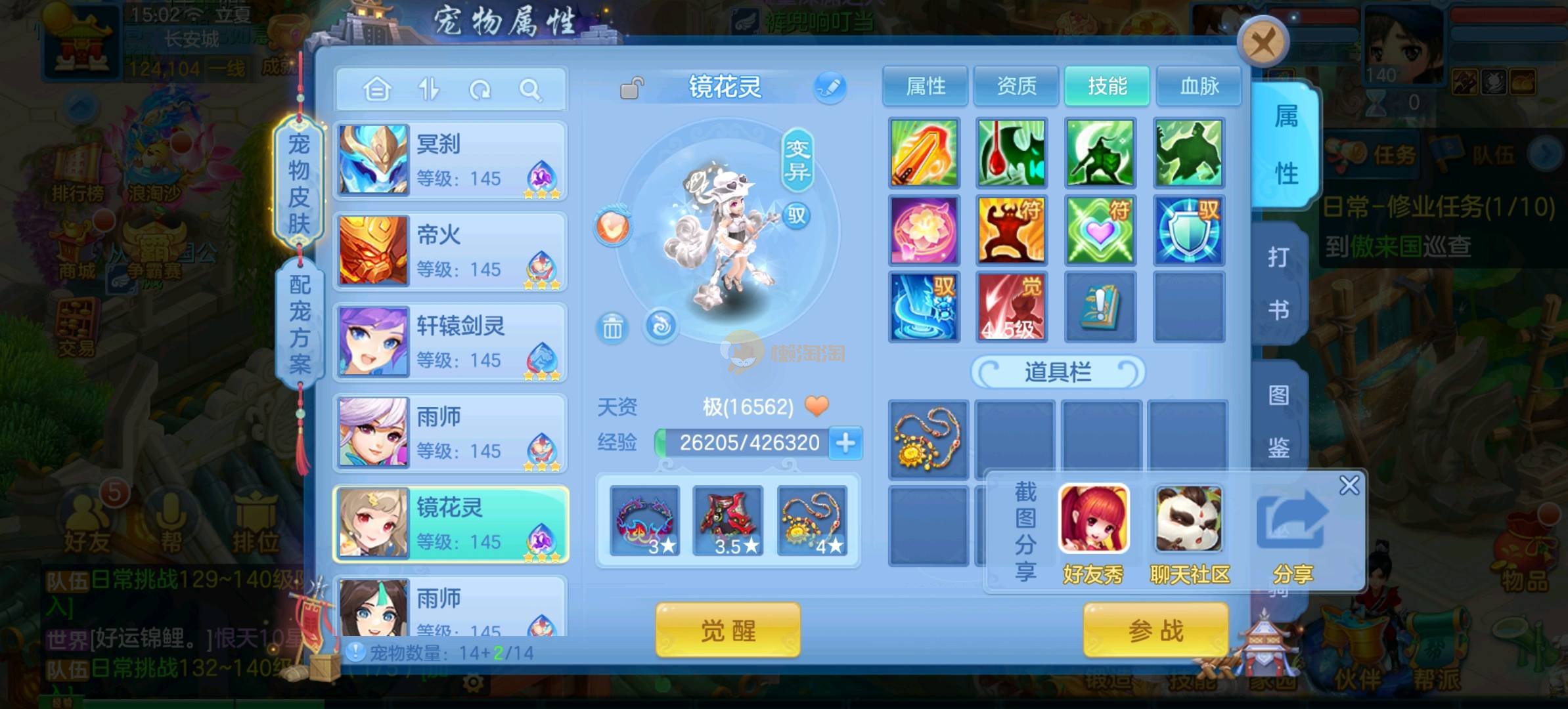This screenshot has width=1568, height=709.
Task: Click the yellow 觉醒 button
Action: coord(728,630)
